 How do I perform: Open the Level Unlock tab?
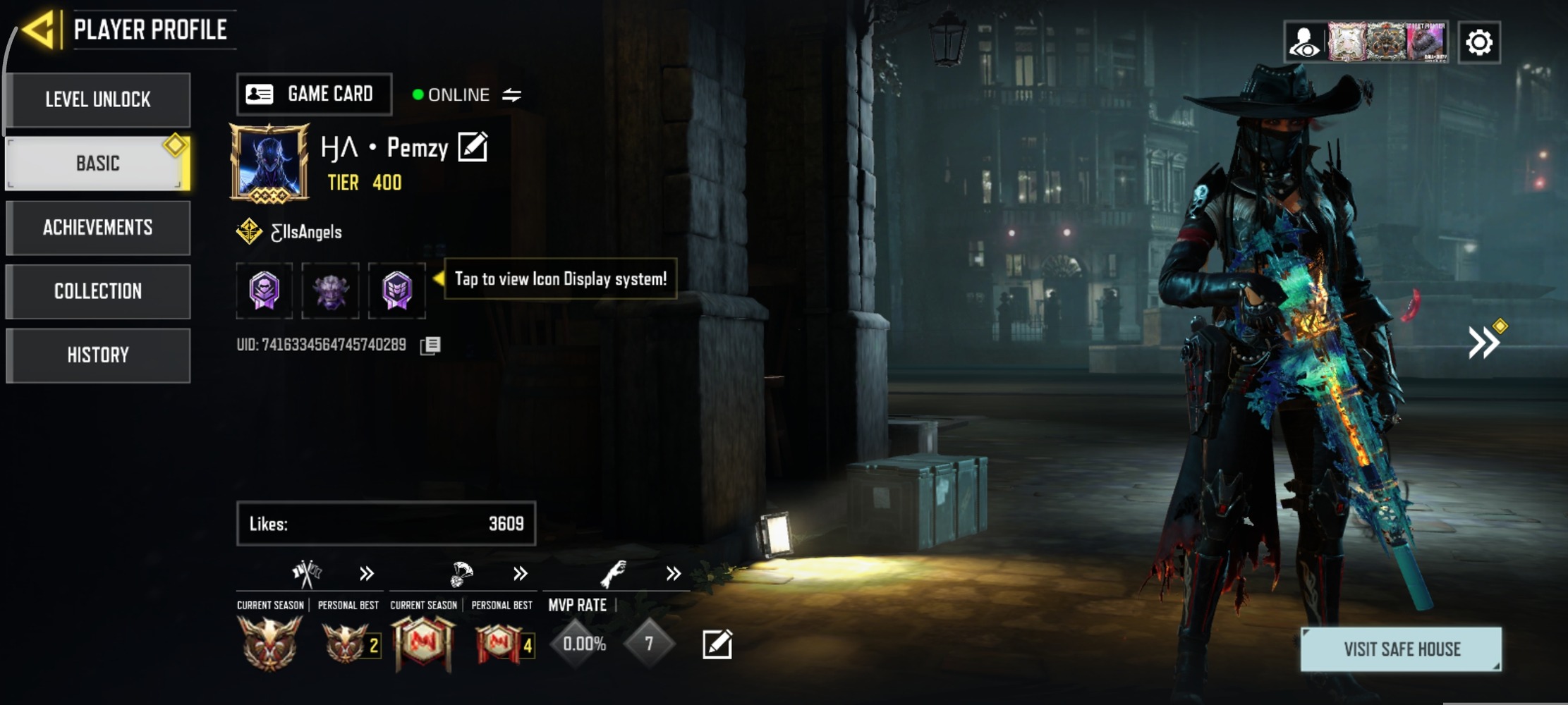click(98, 99)
